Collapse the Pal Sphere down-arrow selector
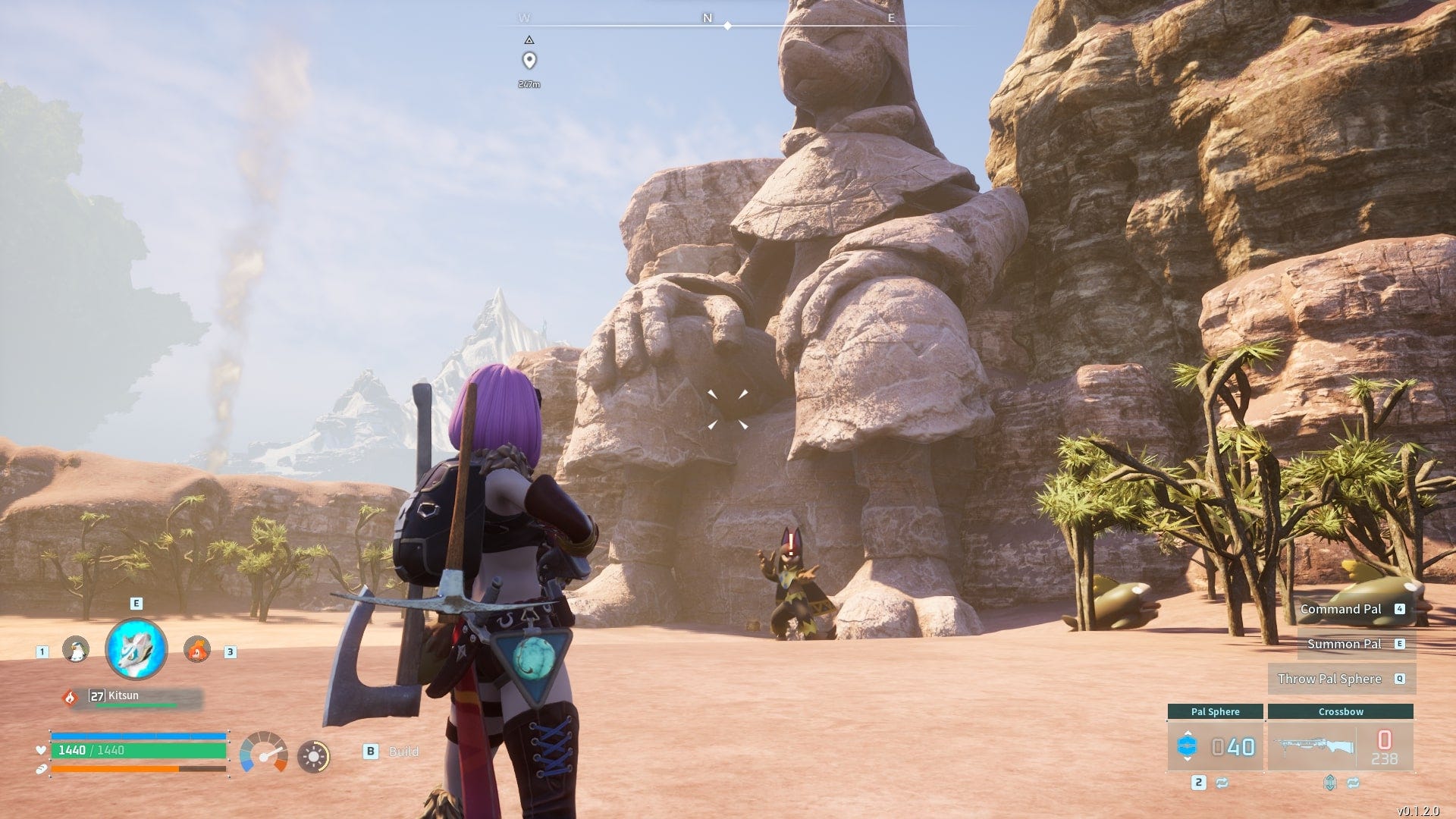1456x819 pixels. tap(1188, 759)
